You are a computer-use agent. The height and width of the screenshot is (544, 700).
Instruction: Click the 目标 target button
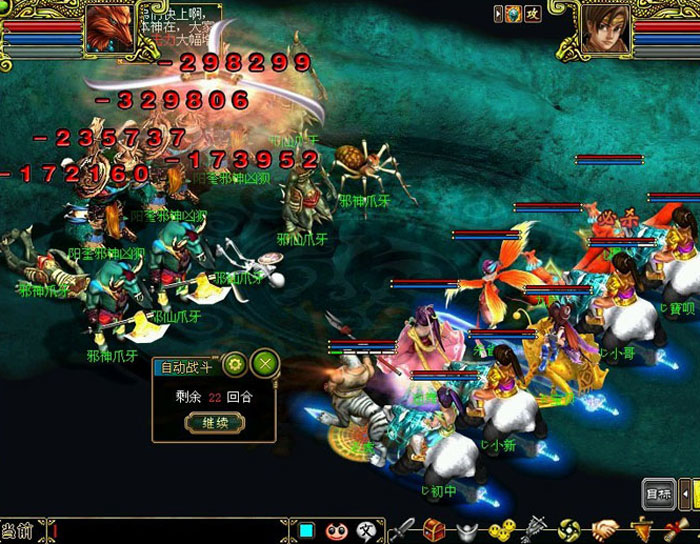pos(659,493)
